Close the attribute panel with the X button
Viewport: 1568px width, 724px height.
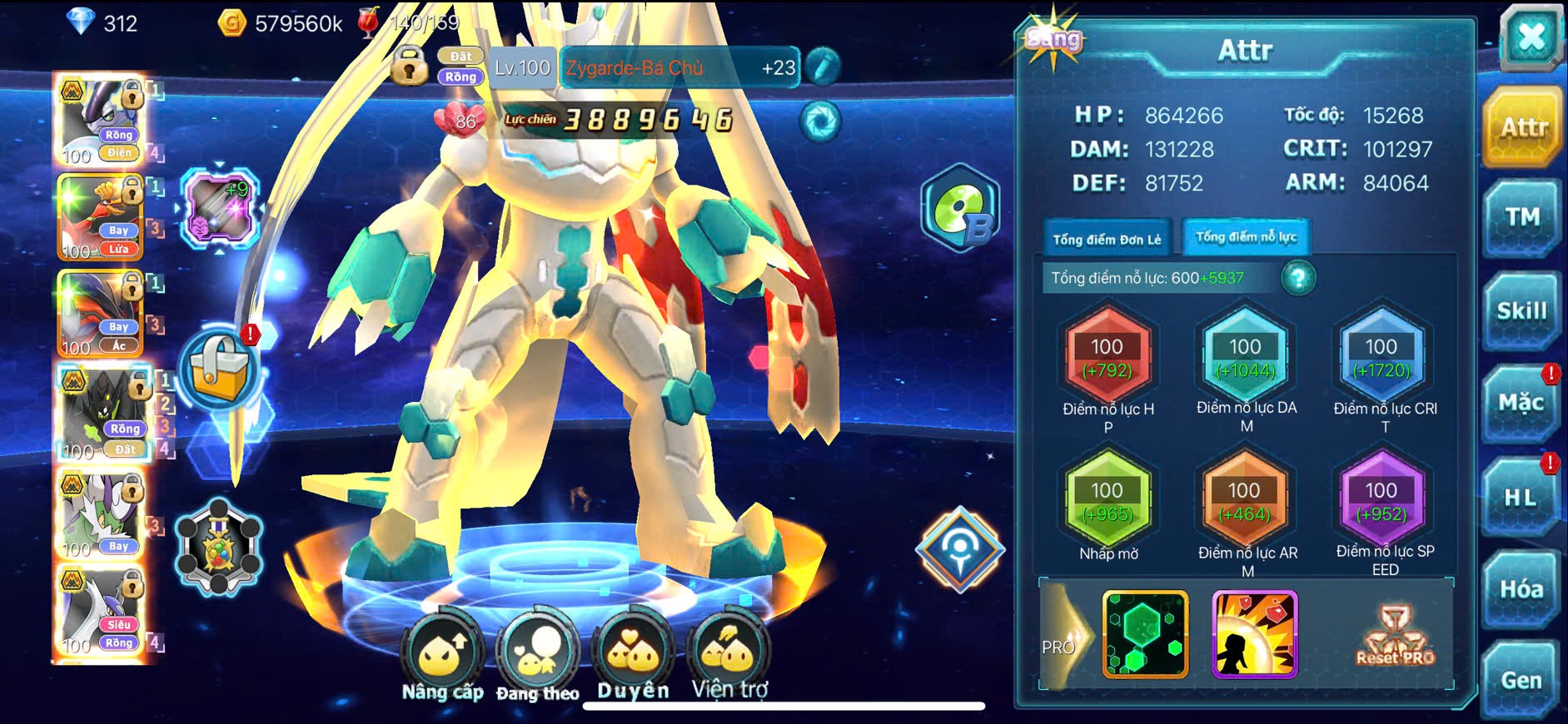[x=1531, y=38]
